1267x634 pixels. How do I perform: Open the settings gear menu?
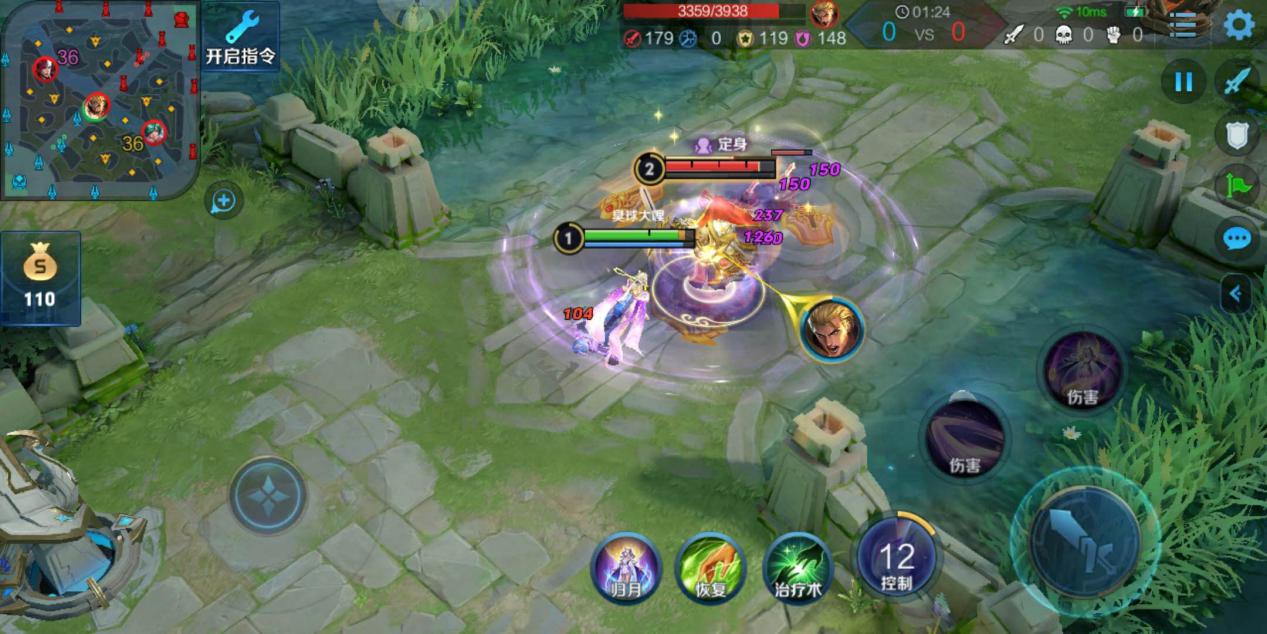(1238, 25)
